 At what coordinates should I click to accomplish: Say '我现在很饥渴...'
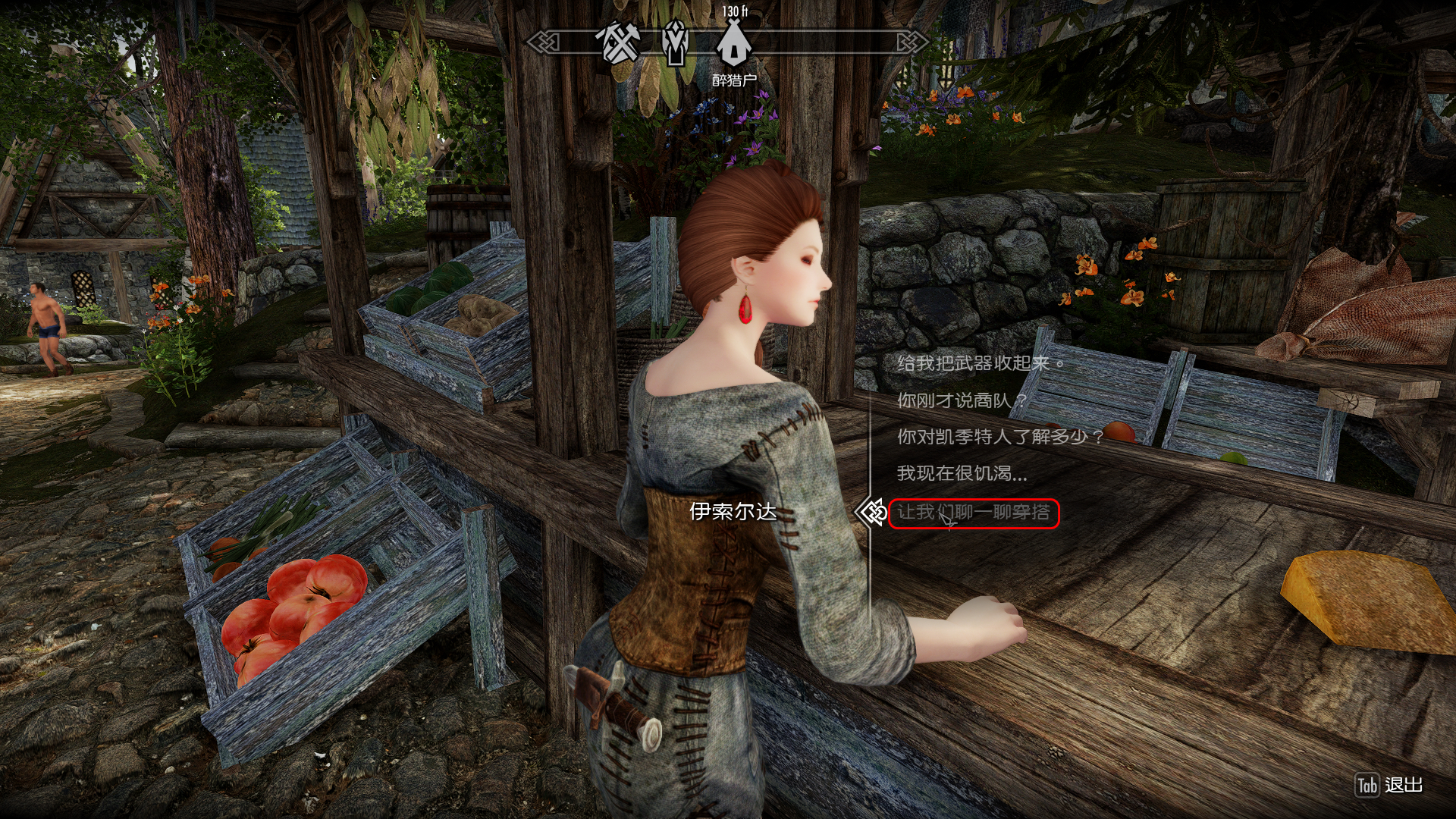pyautogui.click(x=962, y=474)
